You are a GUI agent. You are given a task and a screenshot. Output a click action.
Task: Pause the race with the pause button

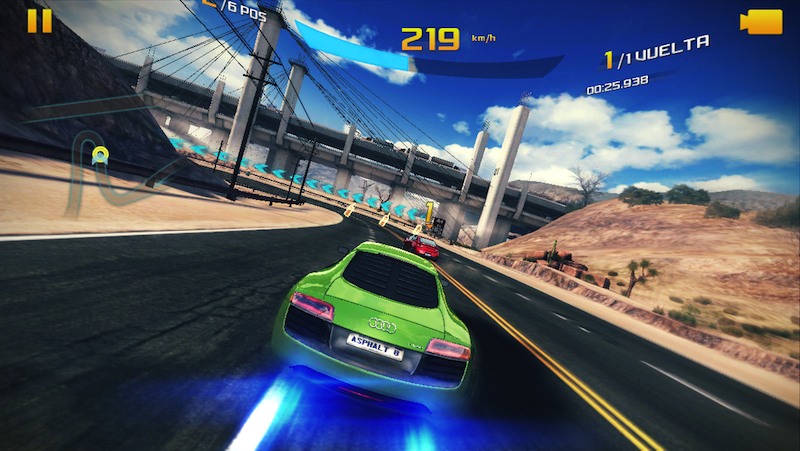point(39,21)
